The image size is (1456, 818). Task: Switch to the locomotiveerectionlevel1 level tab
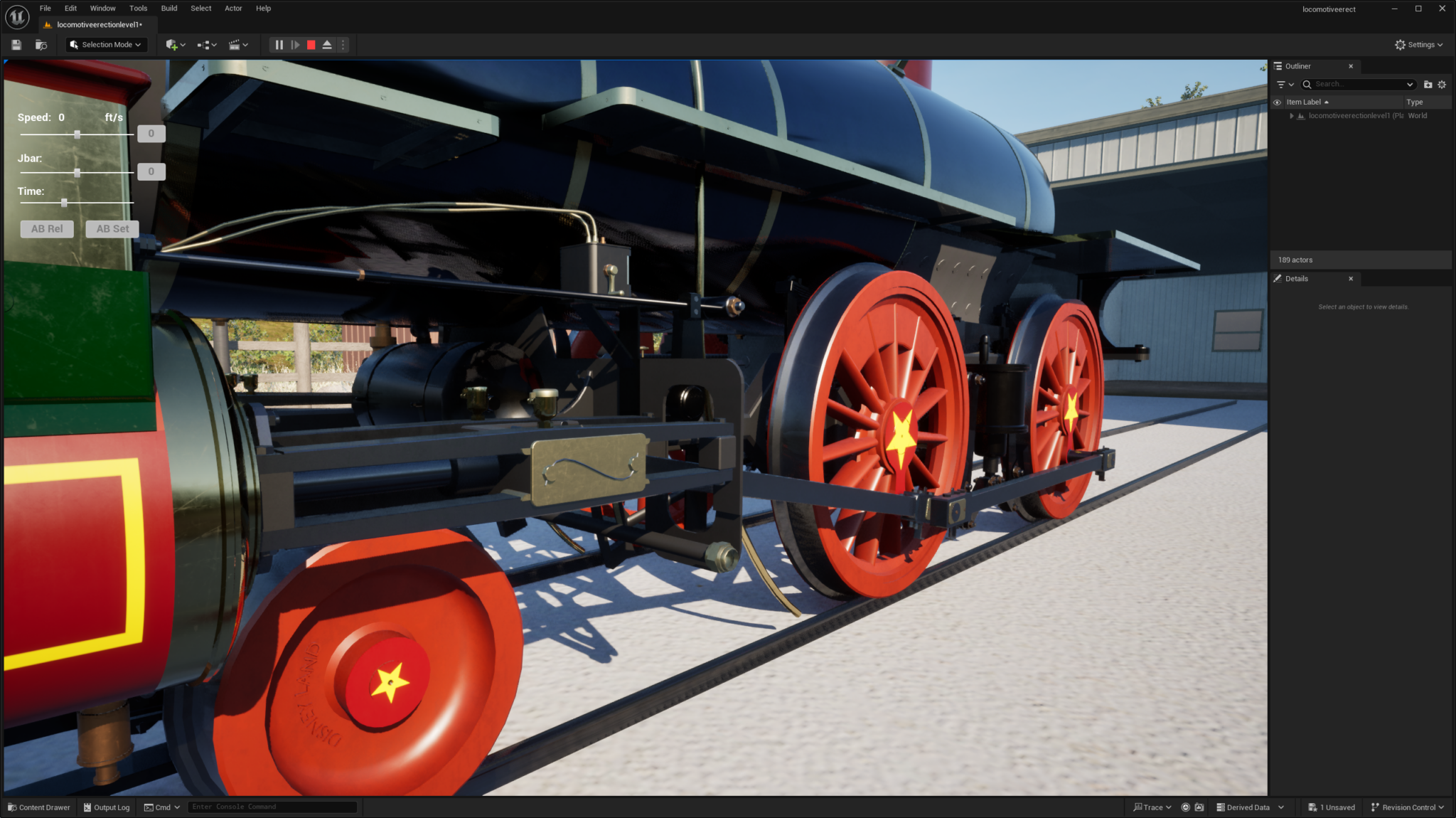[98, 23]
